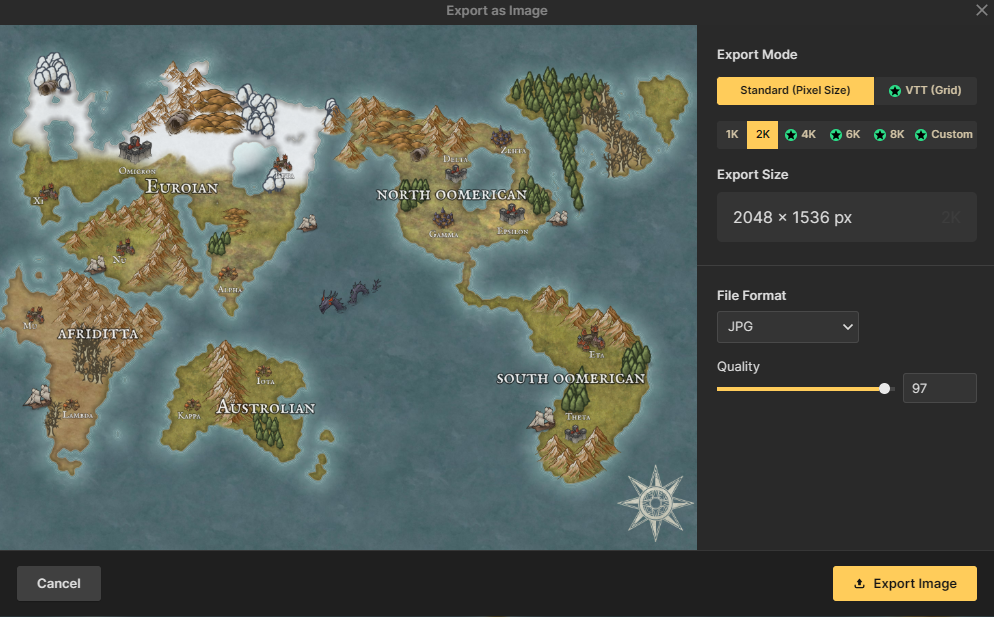Click the Export Image button
Viewport: 994px width, 617px height.
[904, 584]
